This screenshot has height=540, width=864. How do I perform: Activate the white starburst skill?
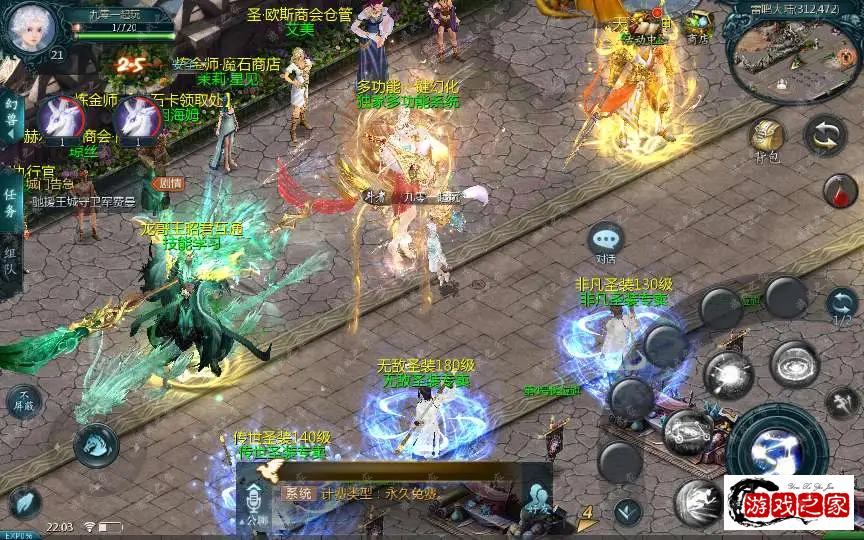point(727,373)
